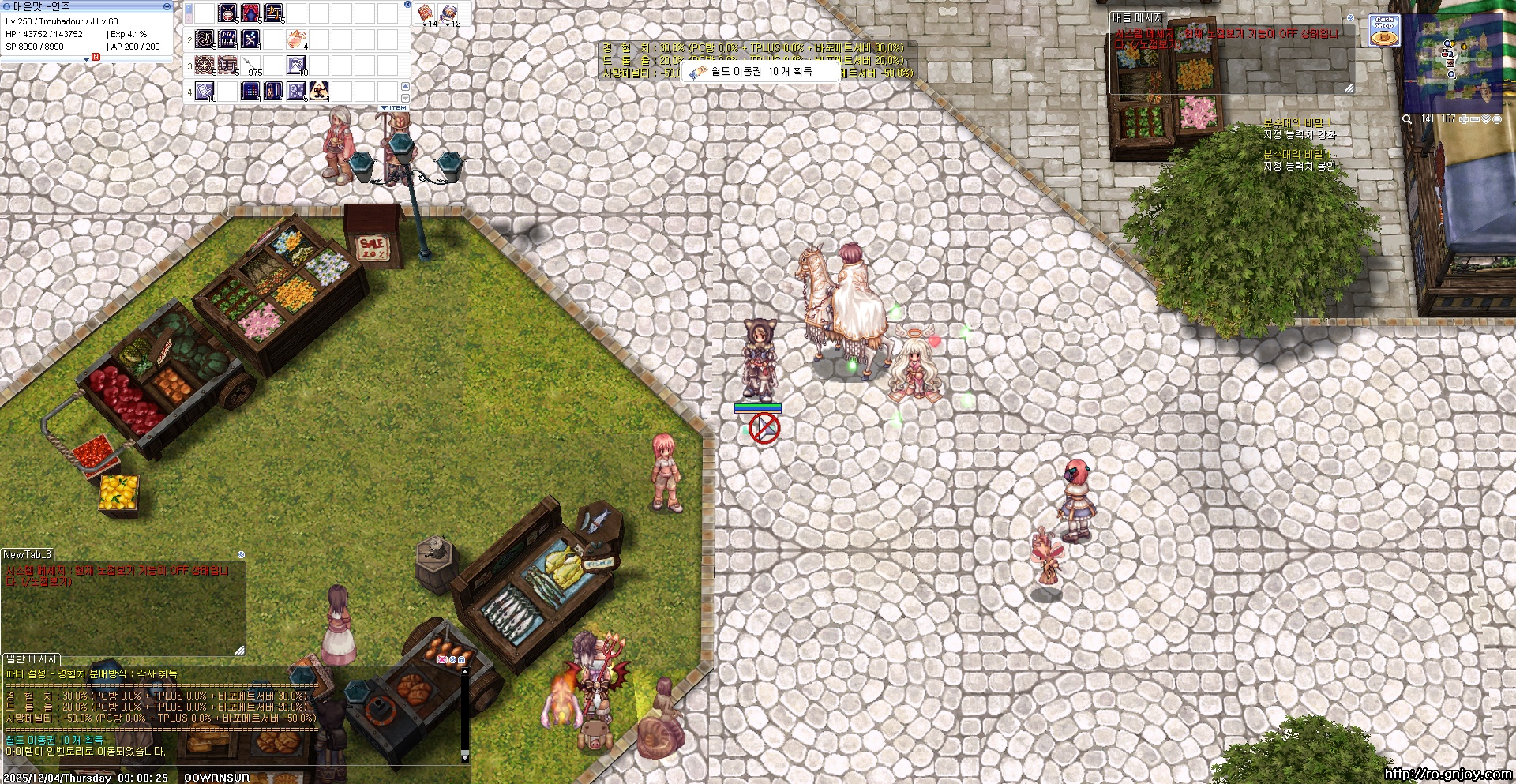Screen dimensions: 1516x784
Task: Minimize the character status window
Action: tap(167, 6)
